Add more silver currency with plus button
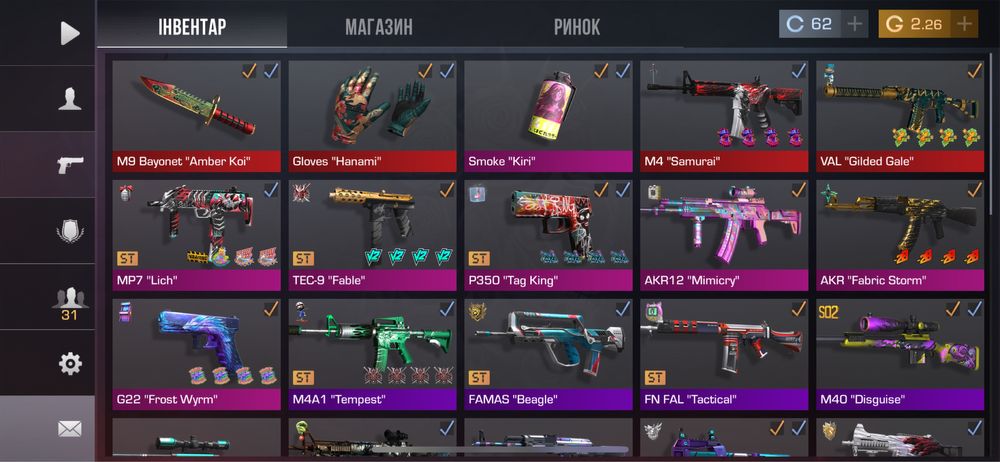Viewport: 1000px width, 462px height. (854, 24)
